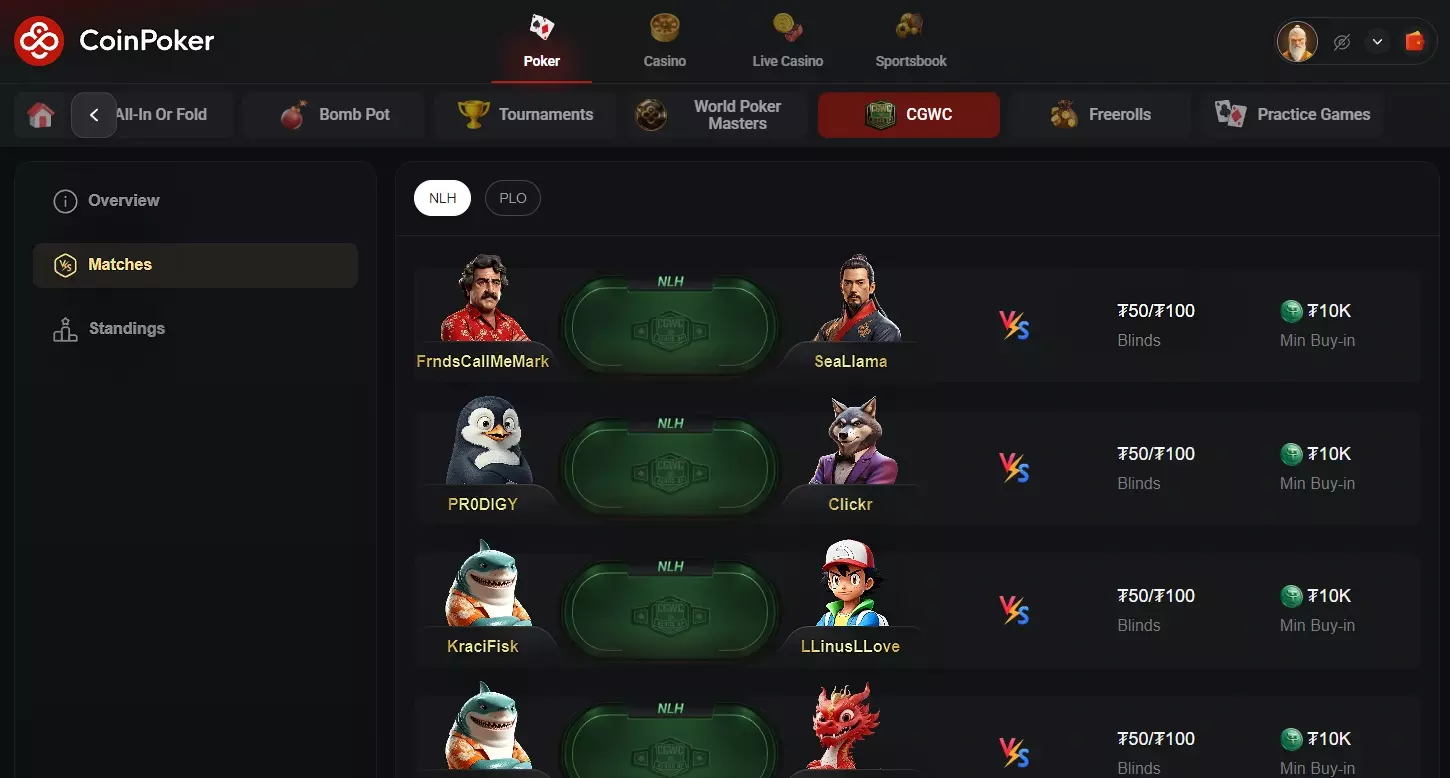1450x778 pixels.
Task: Open the red wallet icon
Action: 1414,41
